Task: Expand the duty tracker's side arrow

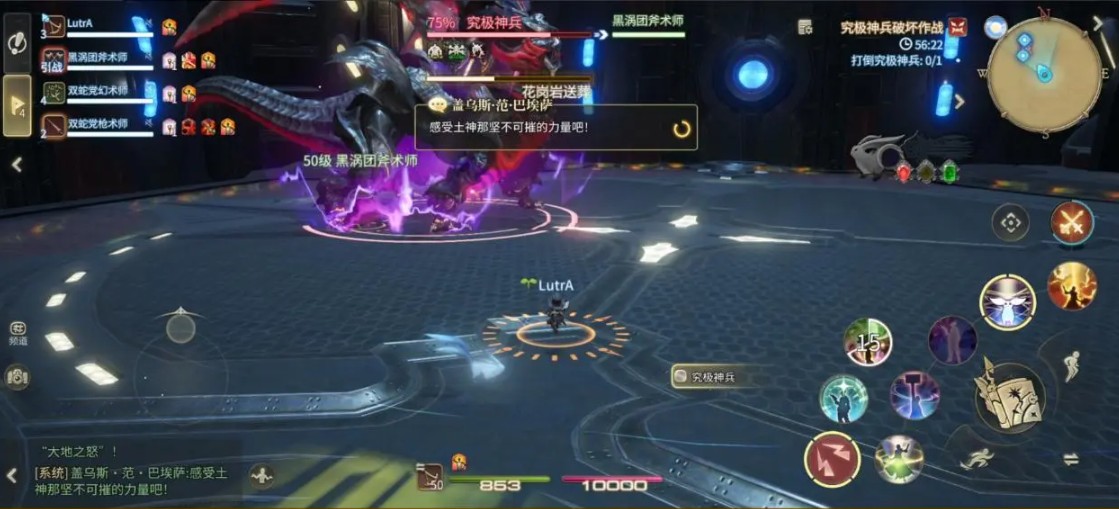Action: [960, 101]
